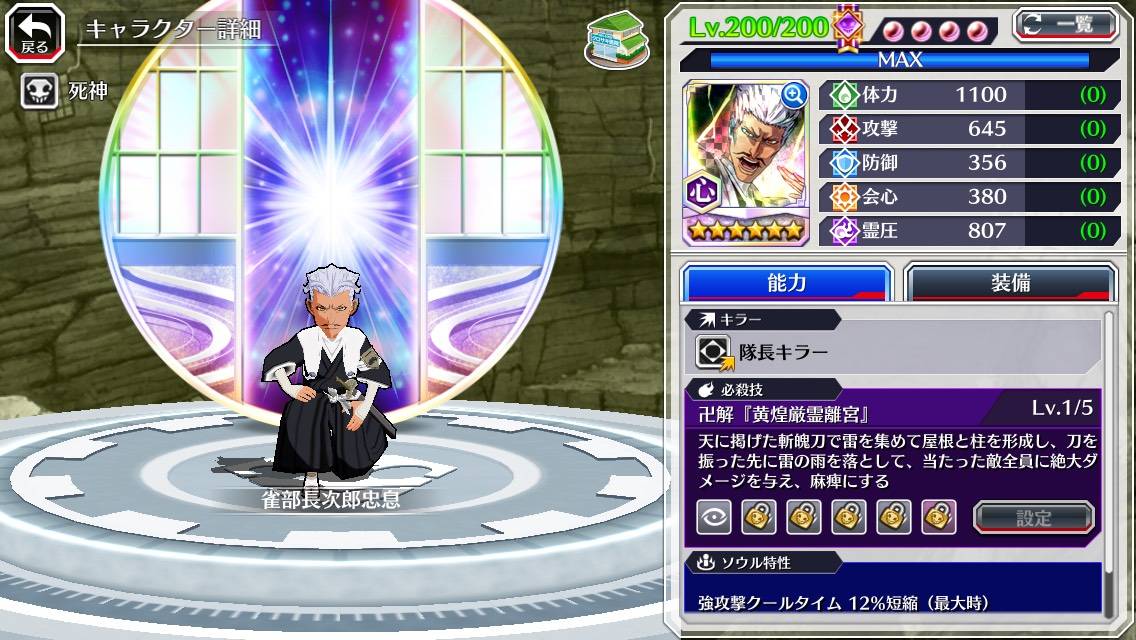Go back with the 戻る button
The width and height of the screenshot is (1136, 640).
pos(35,33)
